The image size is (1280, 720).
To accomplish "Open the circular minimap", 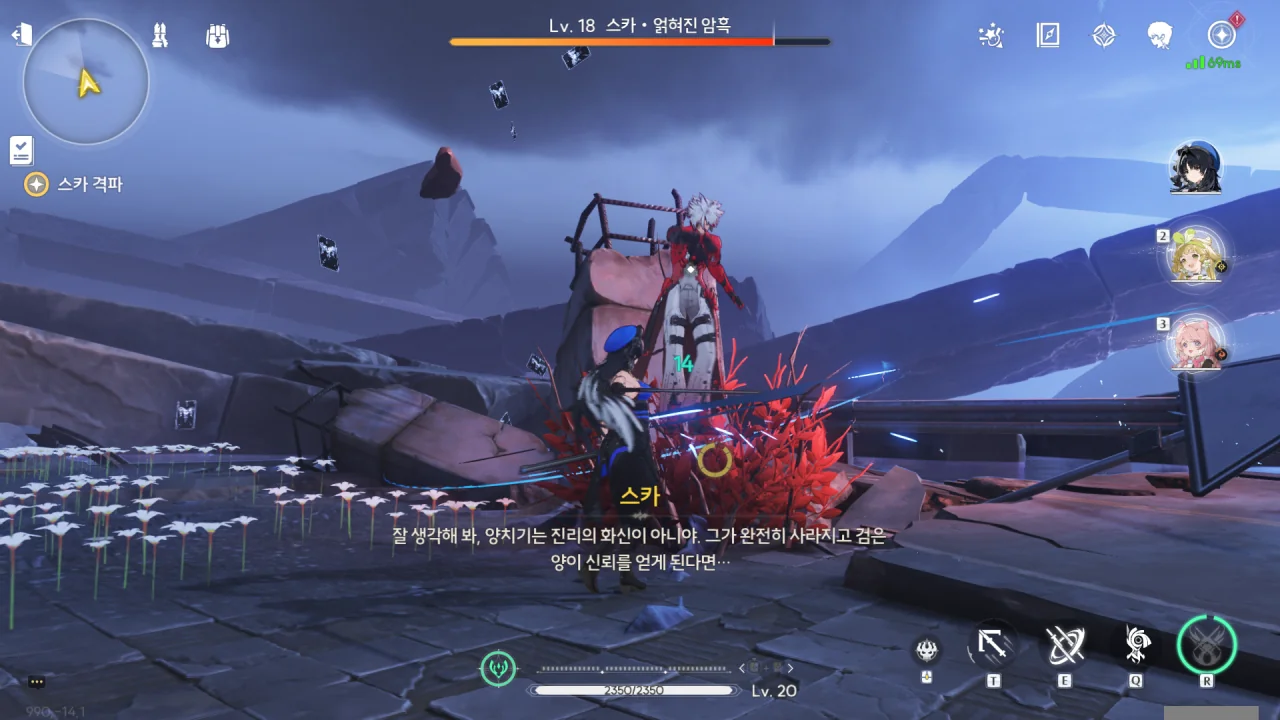I will click(86, 82).
